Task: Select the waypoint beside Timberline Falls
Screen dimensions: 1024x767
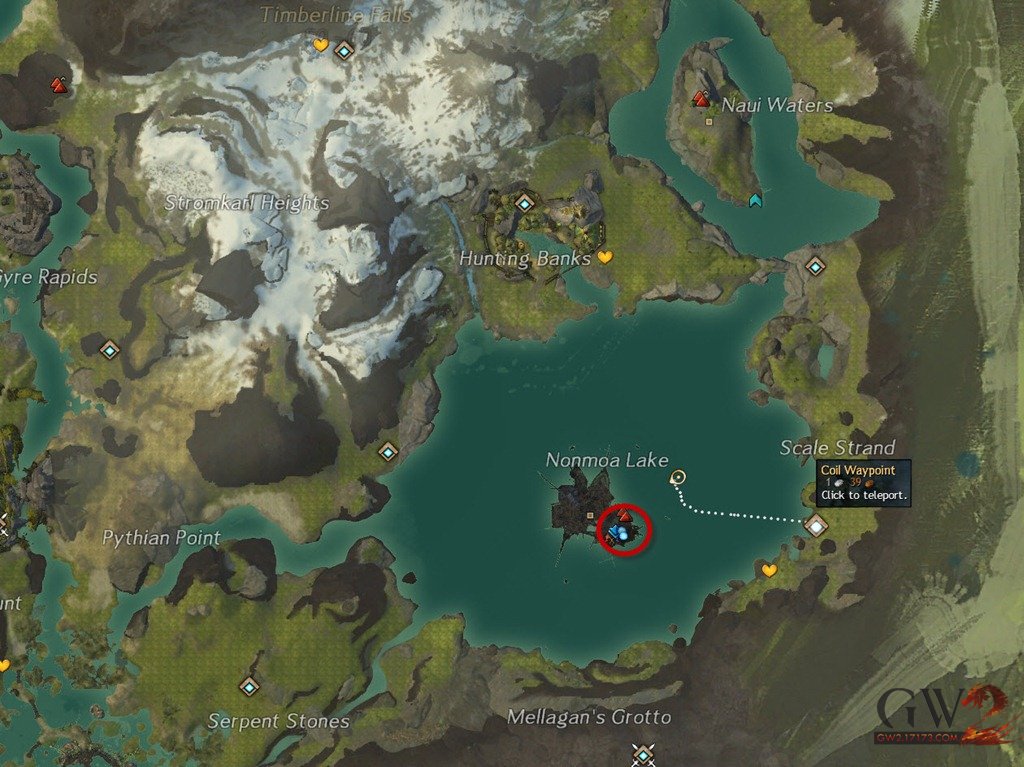Action: tap(345, 49)
